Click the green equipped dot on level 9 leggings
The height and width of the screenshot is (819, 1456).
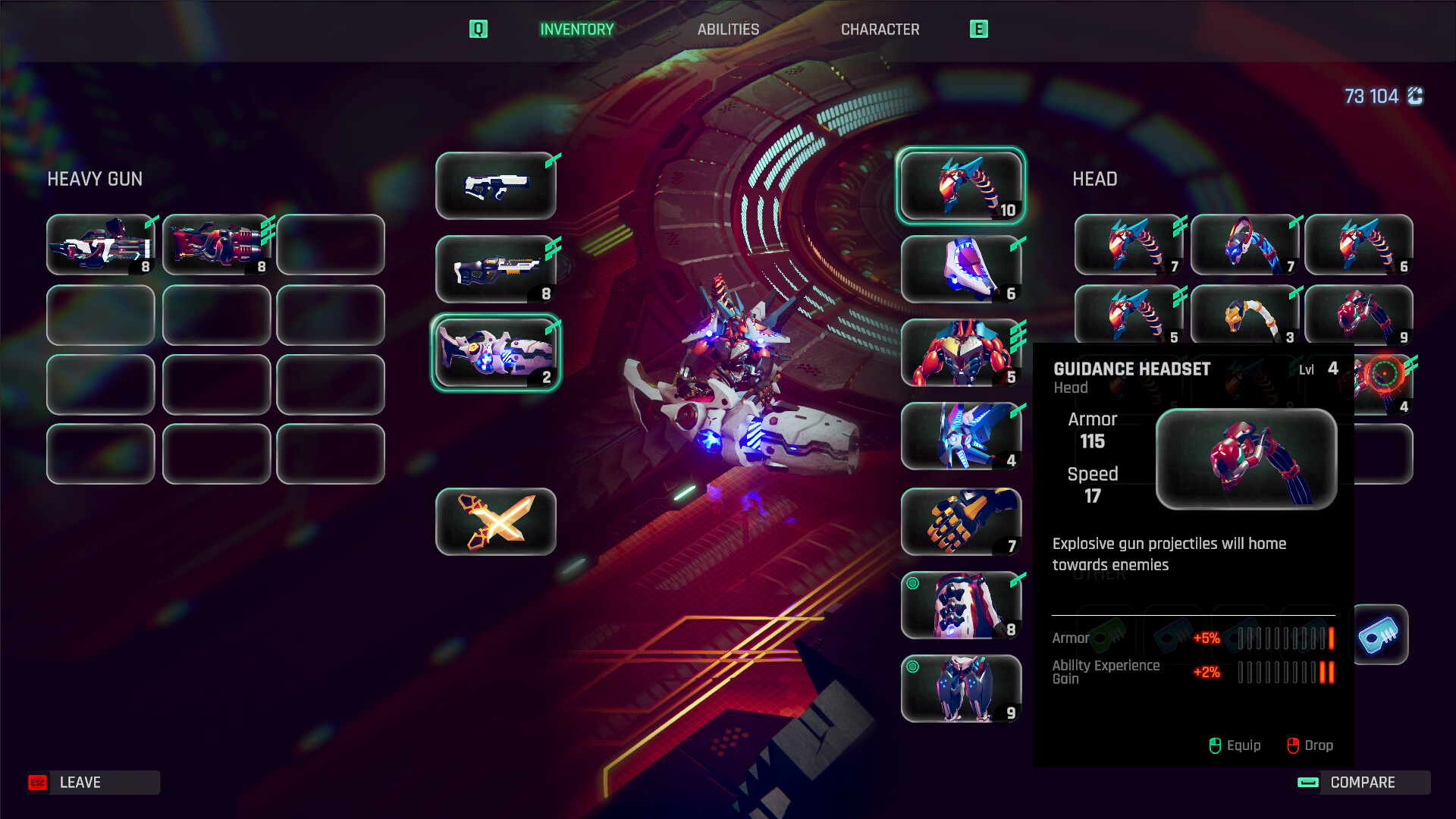click(x=912, y=667)
